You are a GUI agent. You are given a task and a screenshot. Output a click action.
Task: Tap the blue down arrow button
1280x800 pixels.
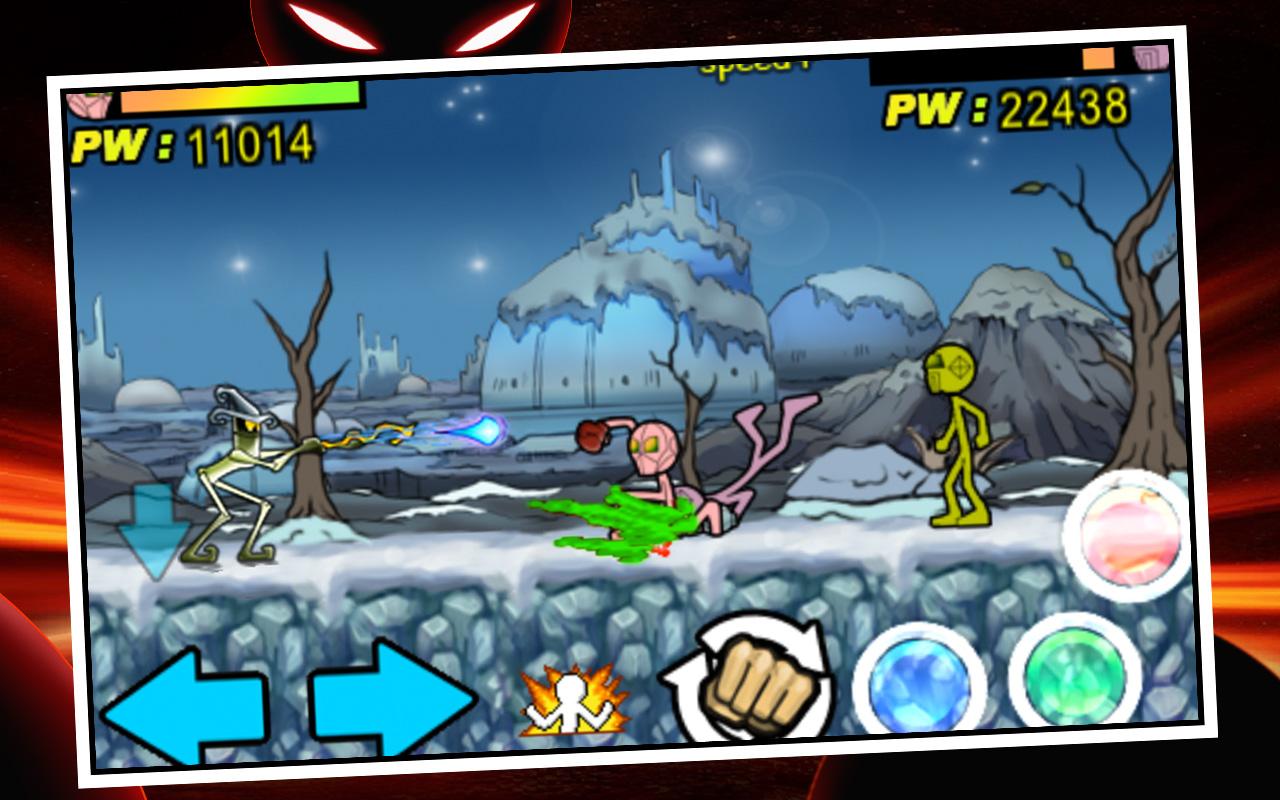153,532
